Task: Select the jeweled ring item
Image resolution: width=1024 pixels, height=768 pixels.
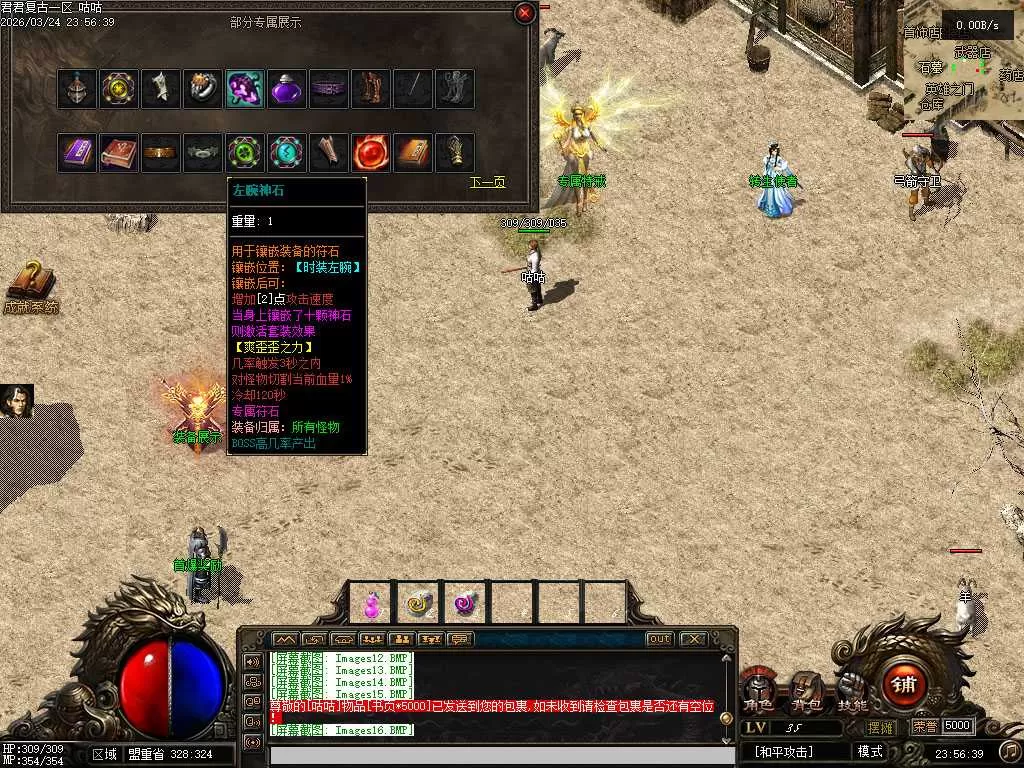Action: [x=203, y=89]
